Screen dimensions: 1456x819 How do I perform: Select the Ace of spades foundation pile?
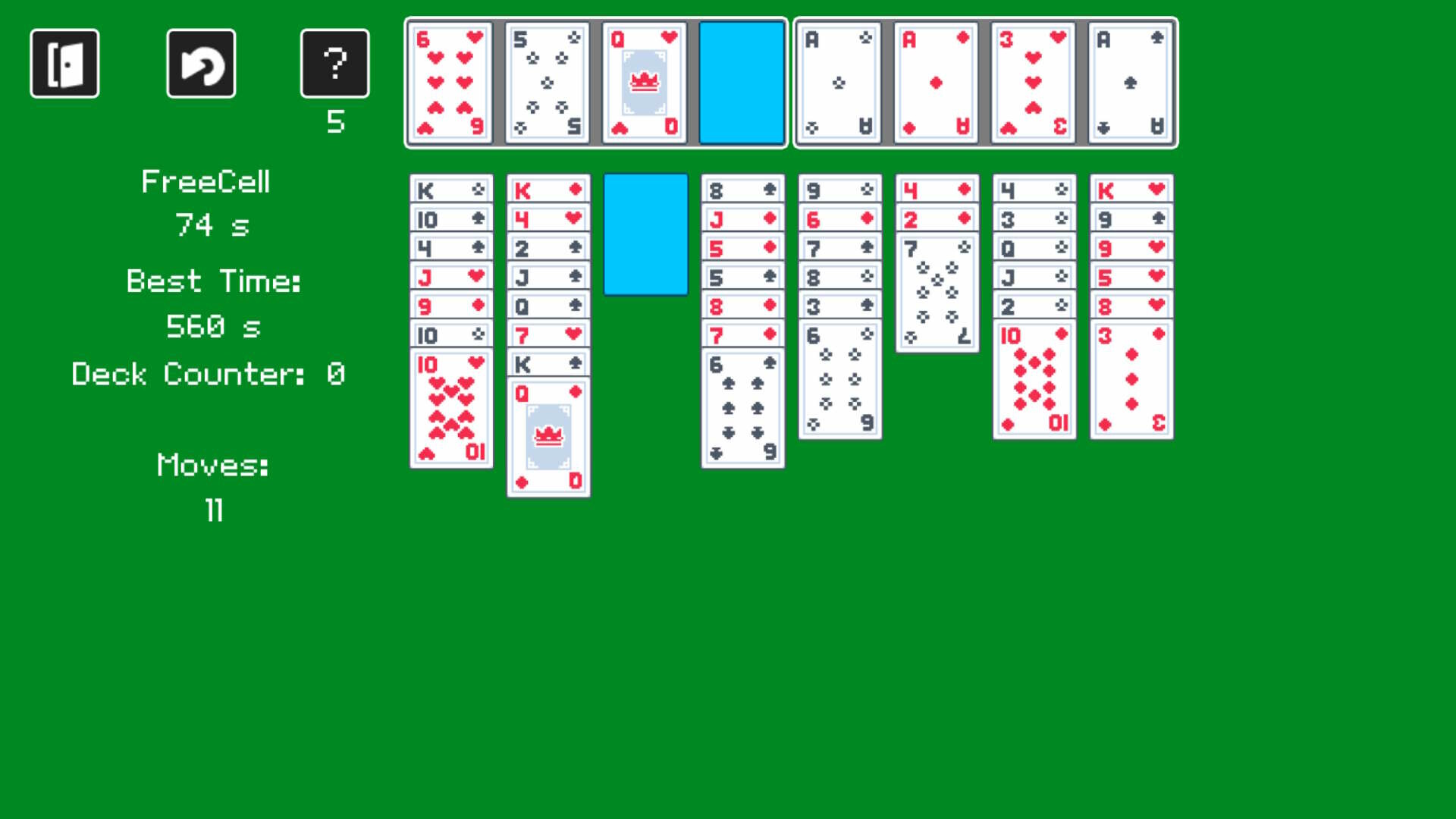tap(1131, 81)
